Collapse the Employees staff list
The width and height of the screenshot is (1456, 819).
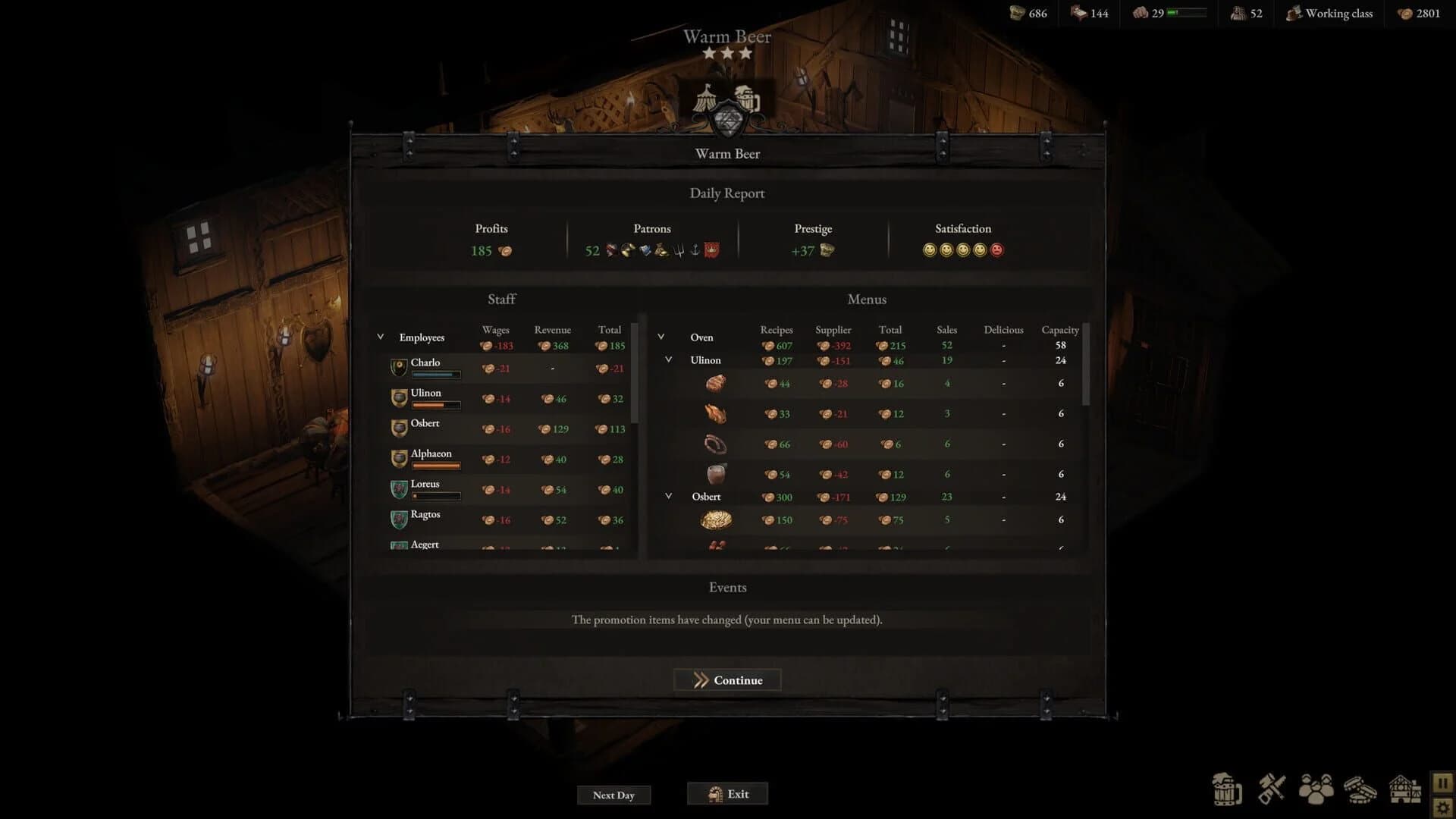point(380,336)
